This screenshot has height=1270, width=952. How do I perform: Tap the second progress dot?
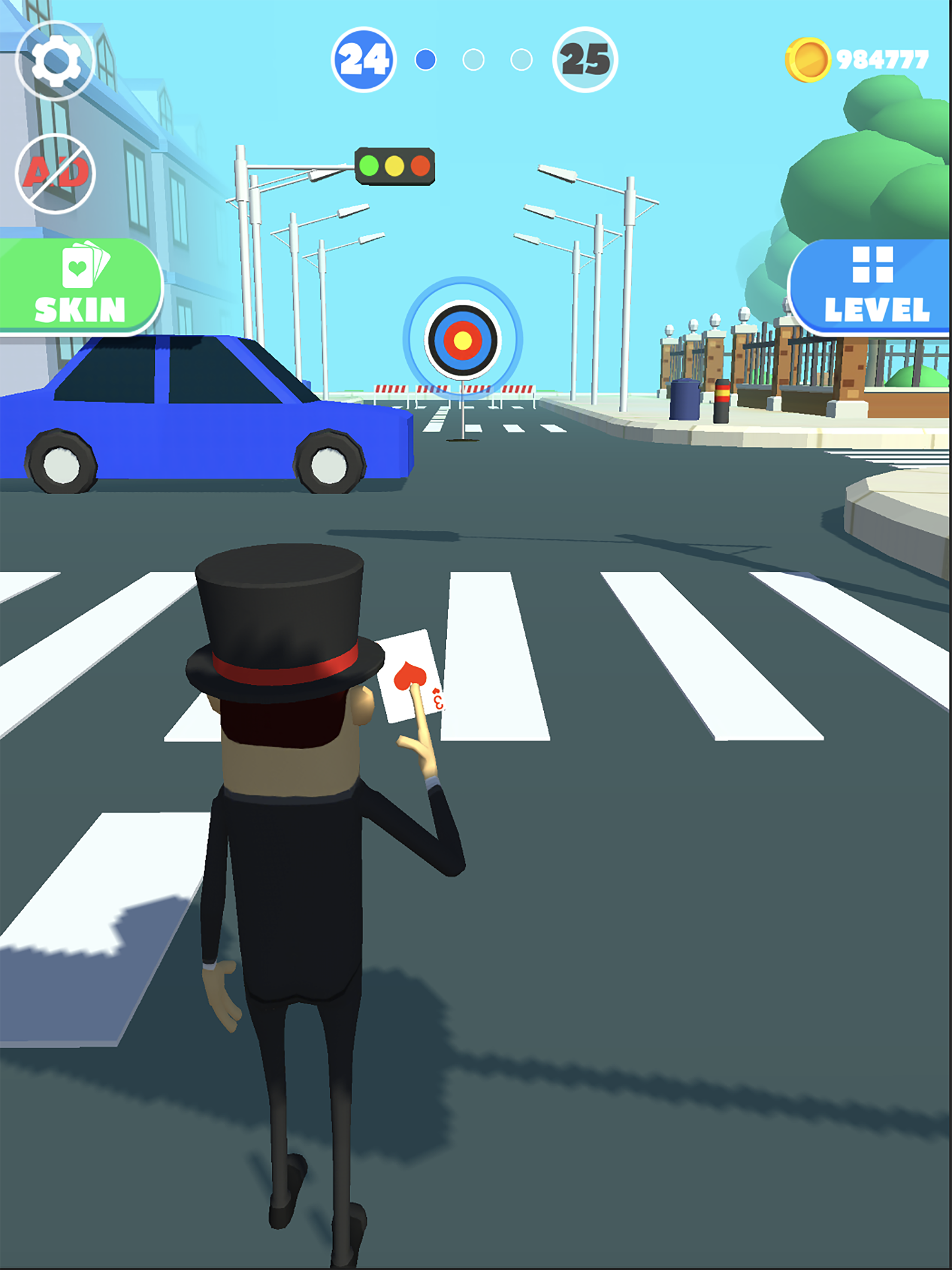473,59
